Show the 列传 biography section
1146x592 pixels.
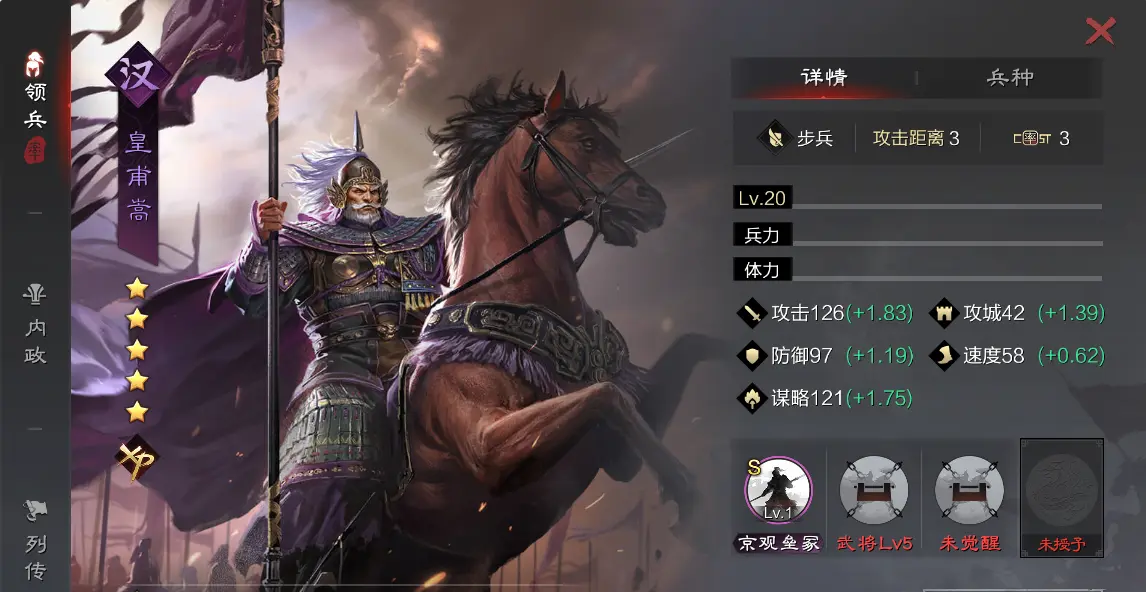(35, 543)
